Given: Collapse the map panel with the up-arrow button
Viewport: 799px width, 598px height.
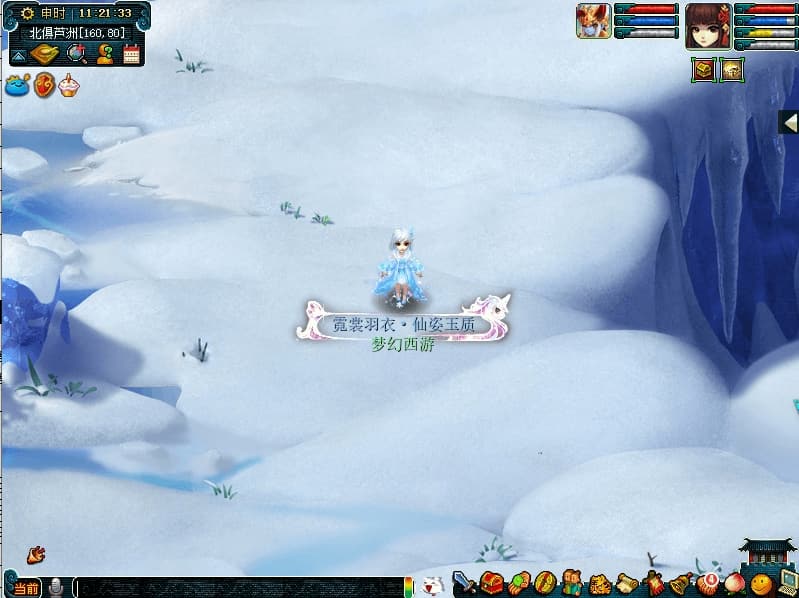Looking at the screenshot, I should point(19,56).
